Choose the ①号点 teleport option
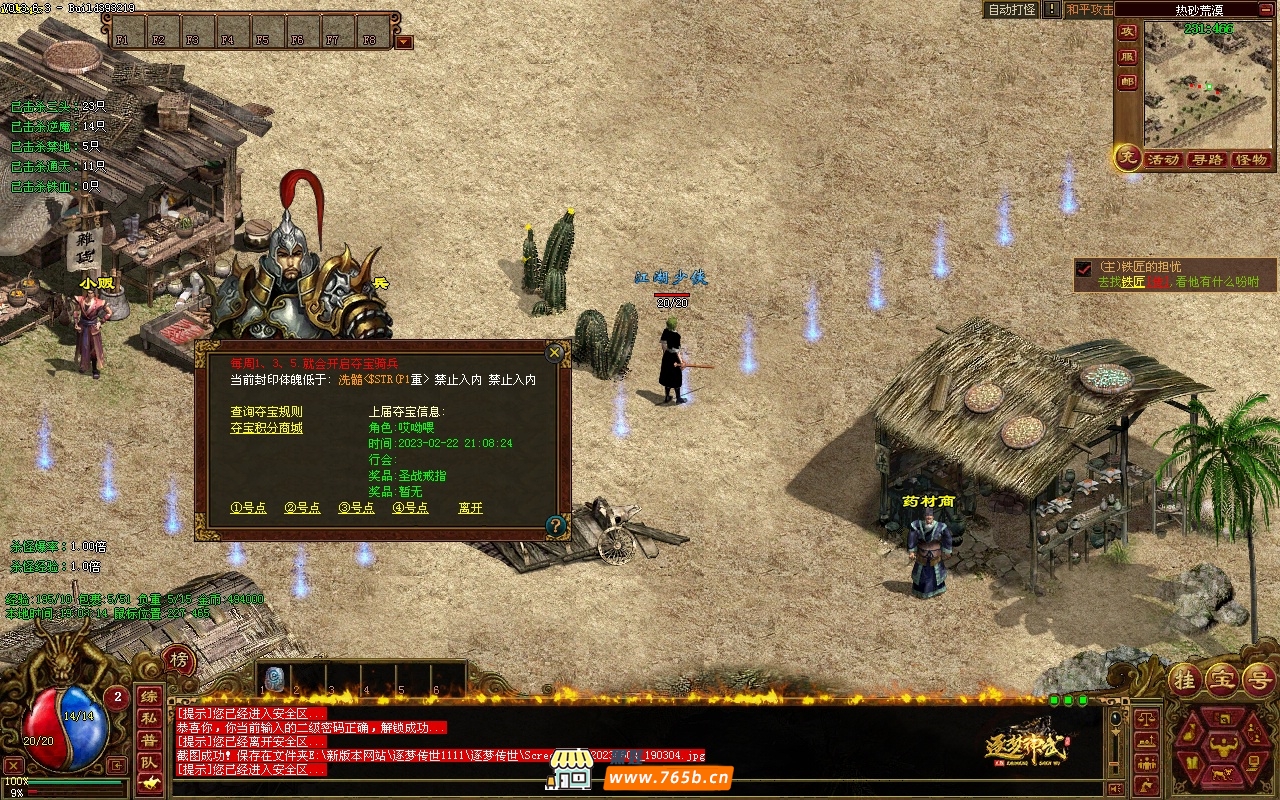Viewport: 1280px width, 800px height. (248, 508)
